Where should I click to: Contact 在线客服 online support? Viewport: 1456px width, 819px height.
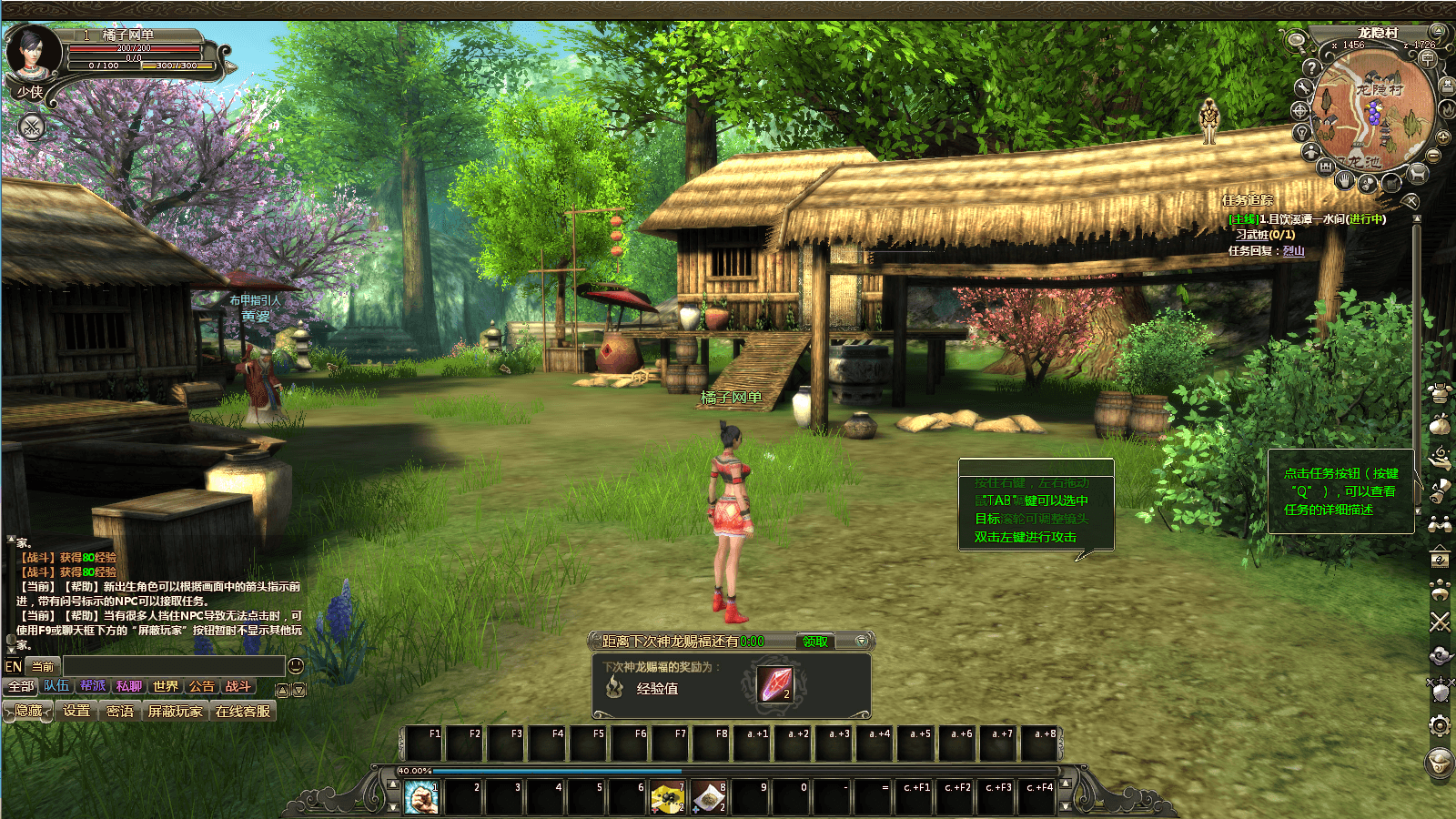(x=243, y=711)
